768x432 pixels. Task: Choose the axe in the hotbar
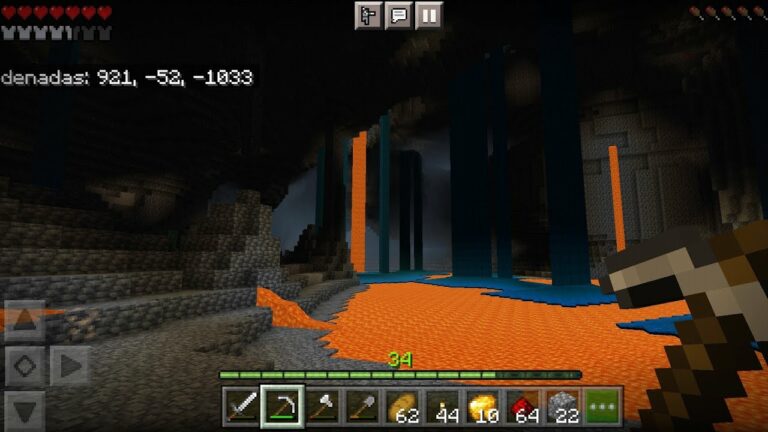(322, 406)
